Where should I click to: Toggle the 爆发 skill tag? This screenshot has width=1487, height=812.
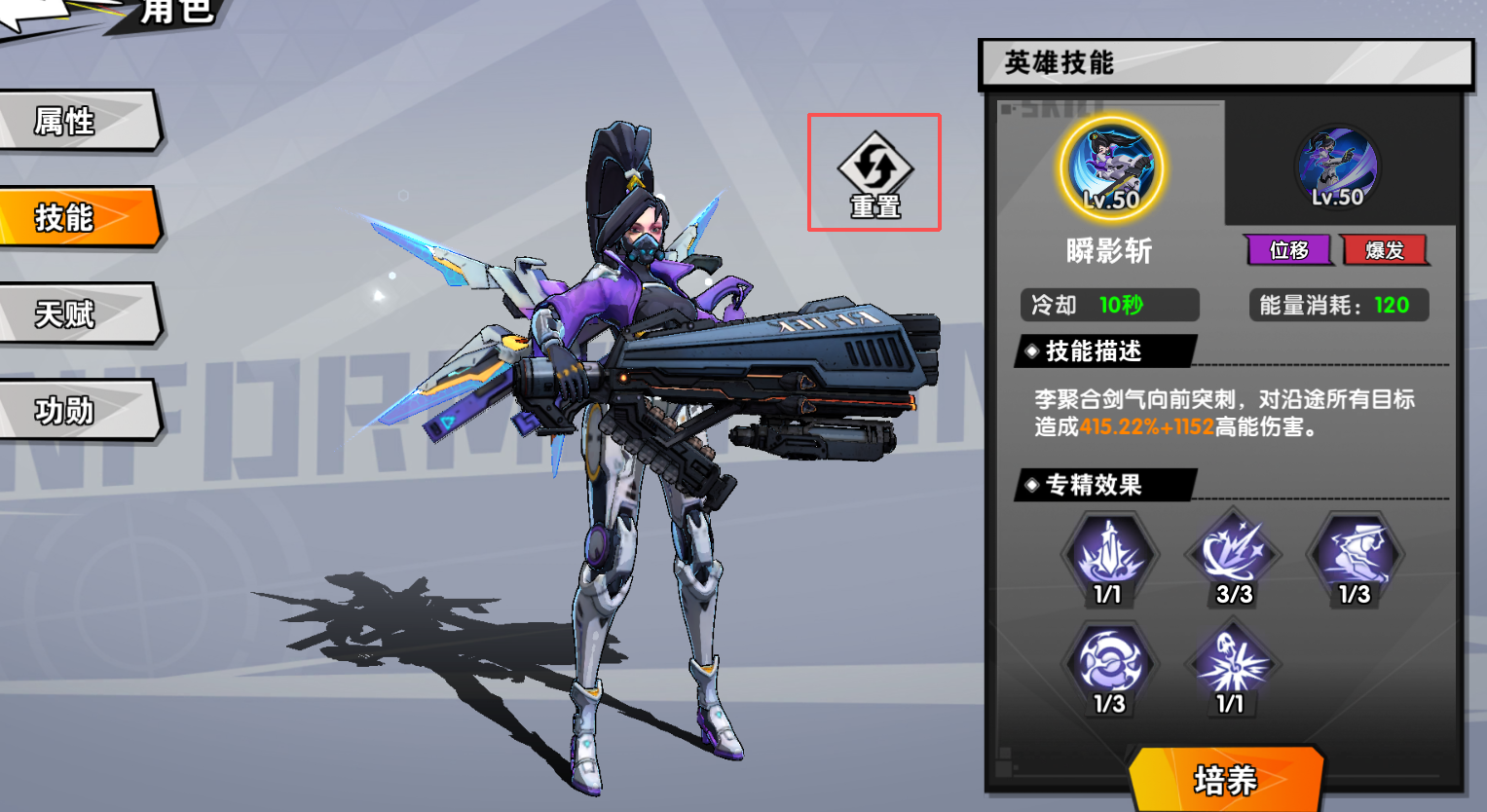coord(1385,250)
